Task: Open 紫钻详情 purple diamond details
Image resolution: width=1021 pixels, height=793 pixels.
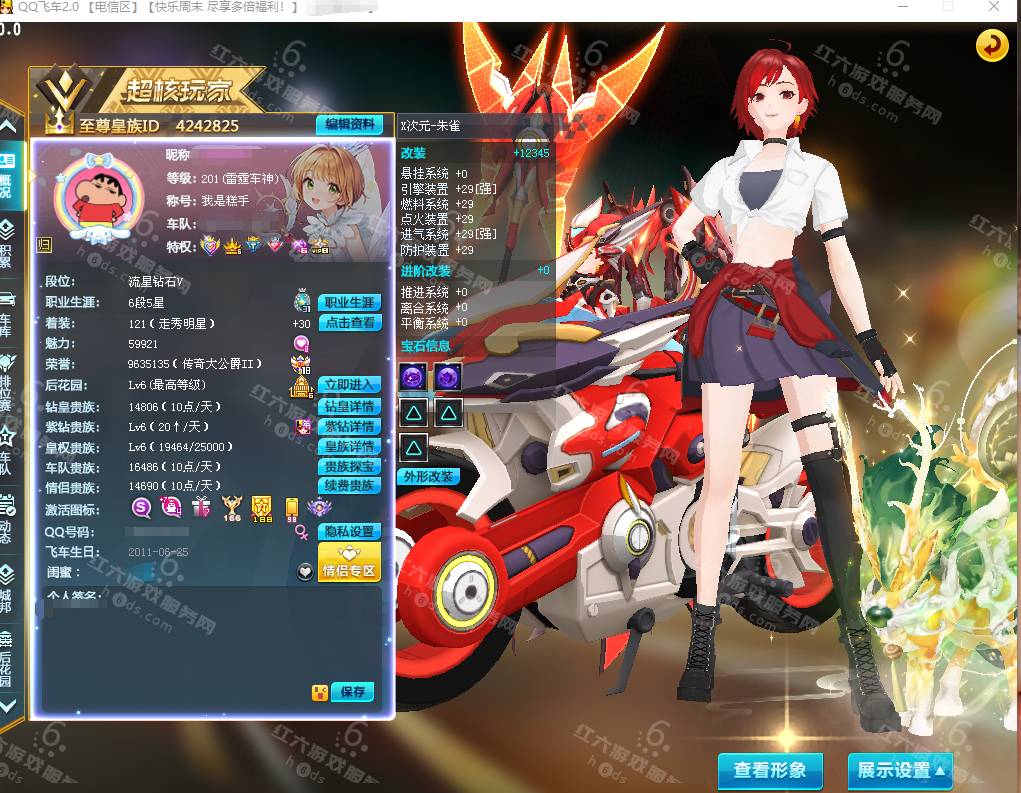Action: tap(349, 427)
